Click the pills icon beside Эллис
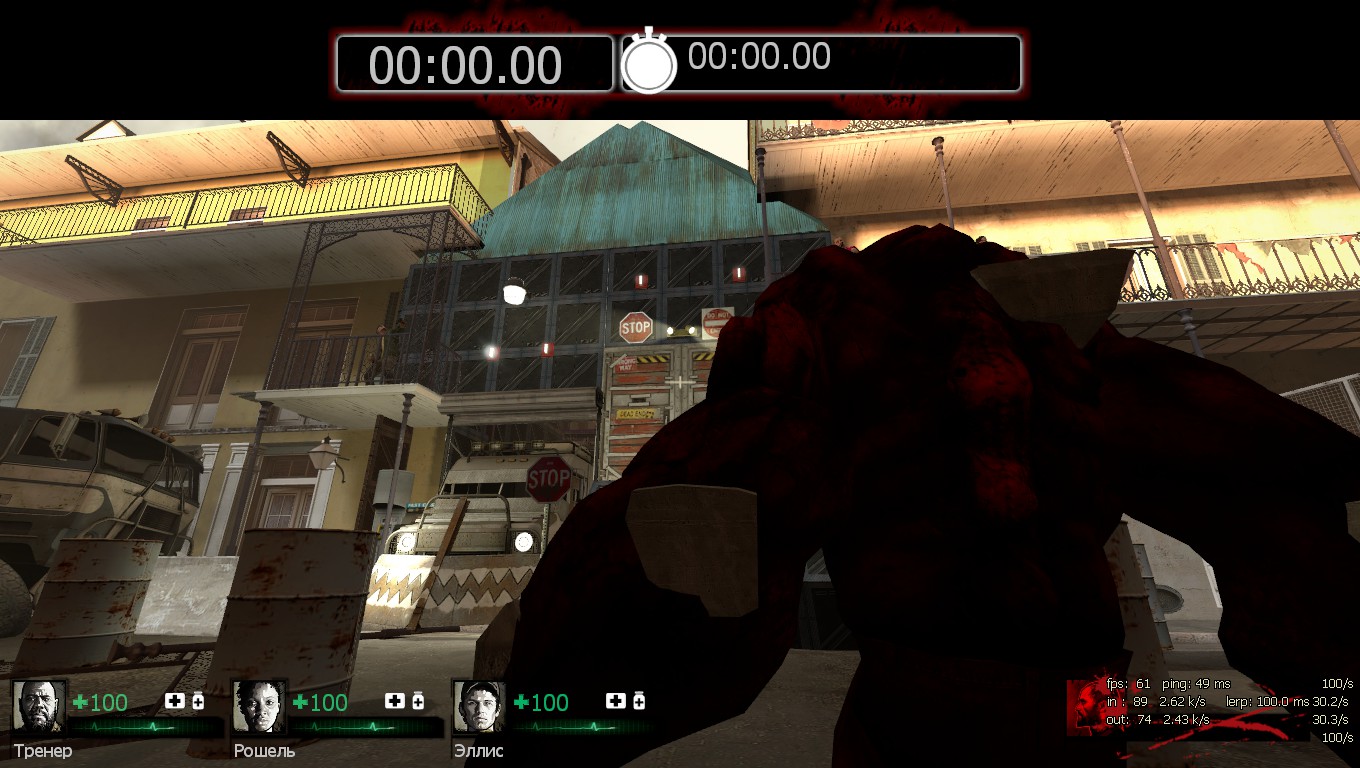Viewport: 1360px width, 768px height. pos(639,701)
